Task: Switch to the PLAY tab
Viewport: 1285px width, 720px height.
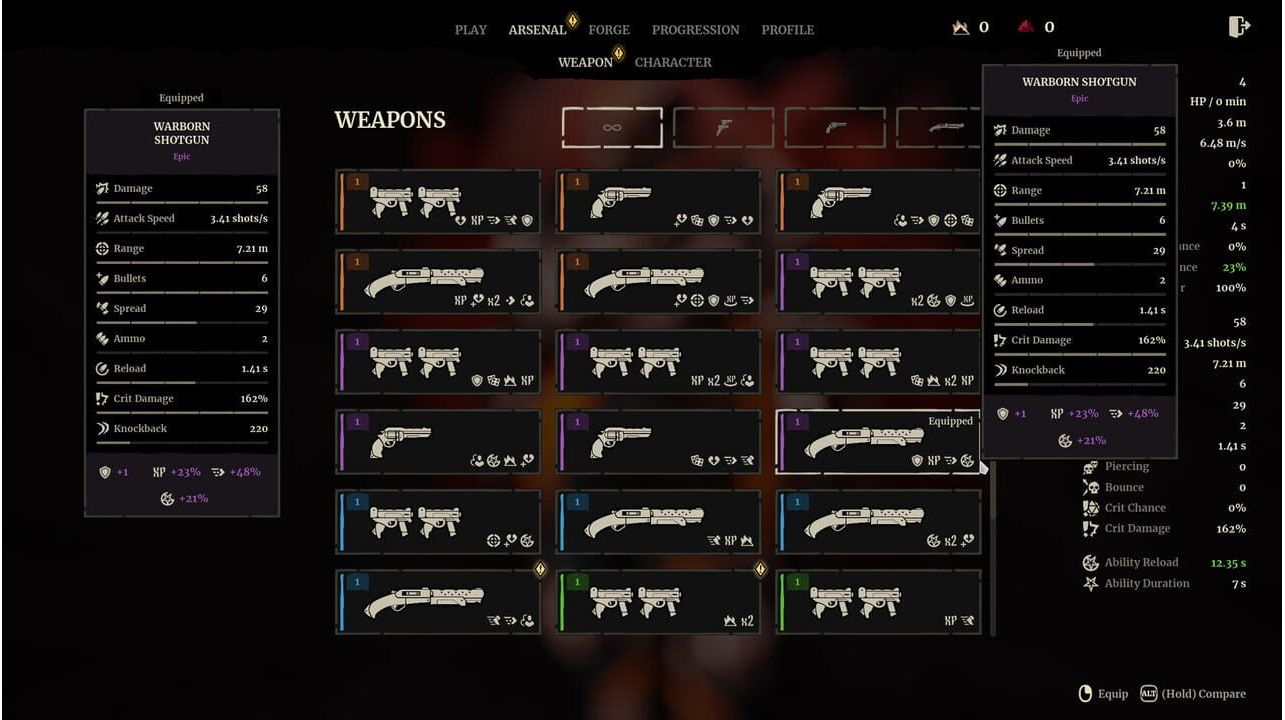Action: (470, 30)
